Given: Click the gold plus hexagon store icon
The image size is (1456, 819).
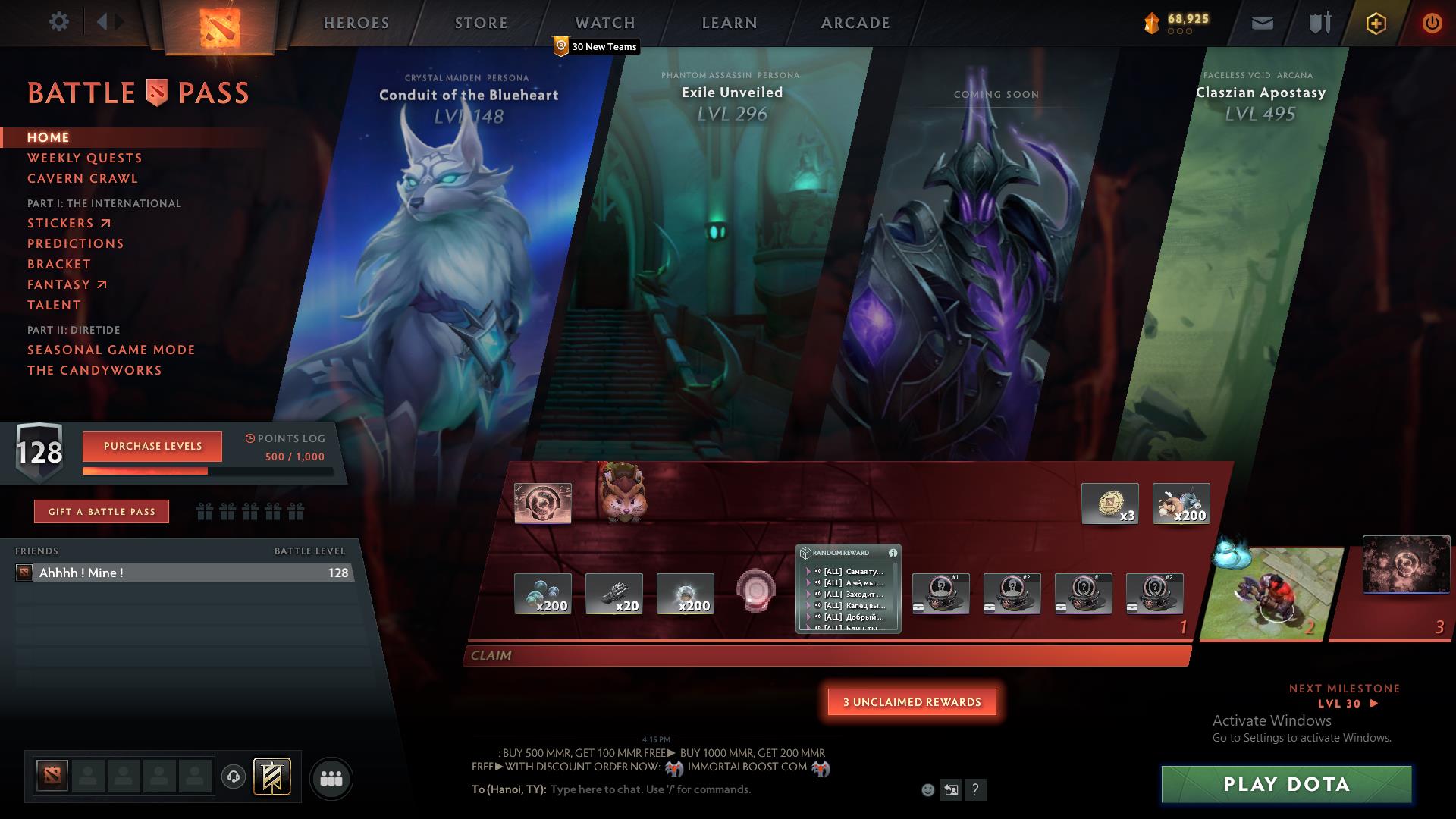Looking at the screenshot, I should (x=1375, y=22).
